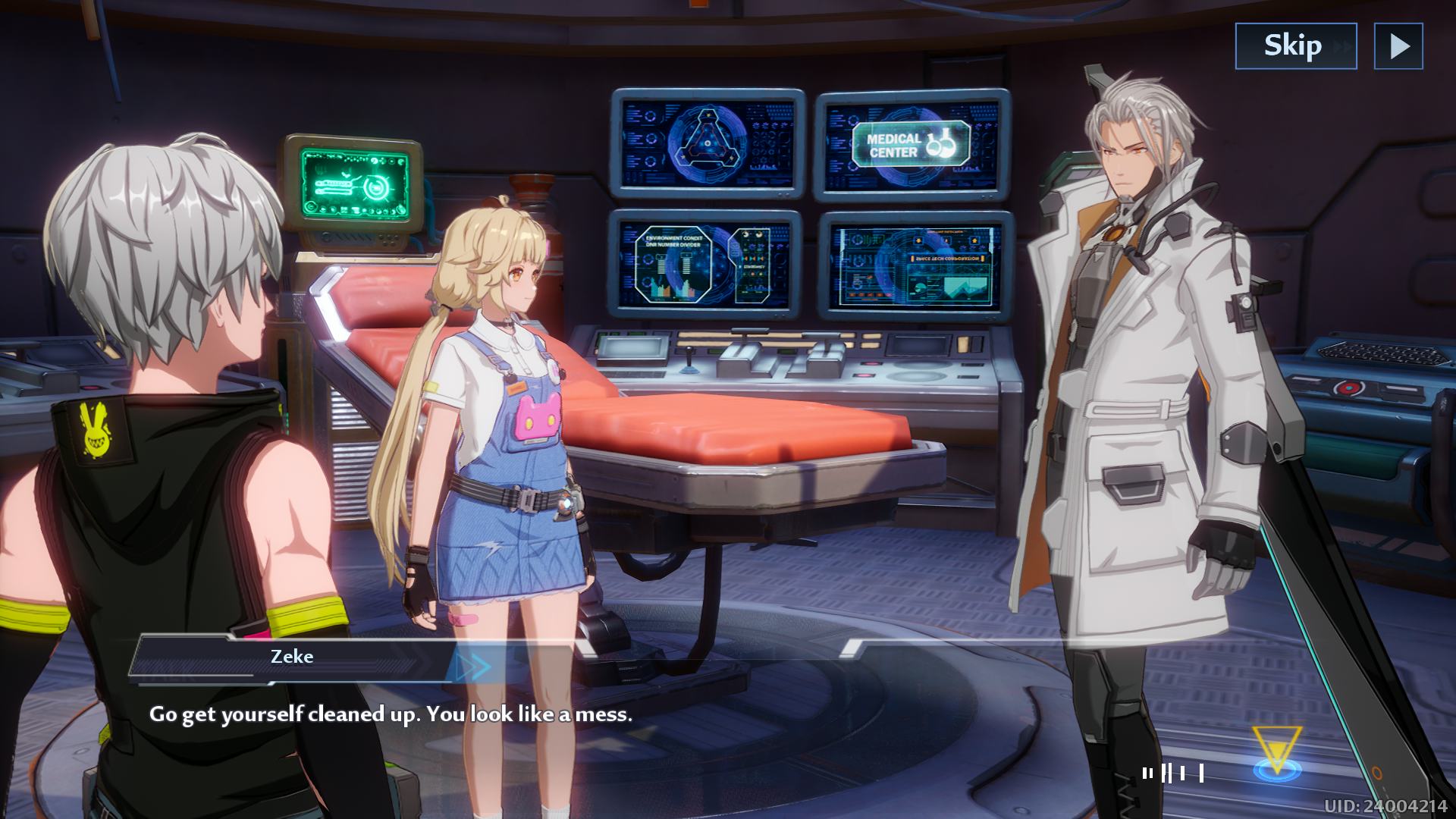This screenshot has height=819, width=1456.
Task: Toggle auto-play with the triangle button
Action: pos(1398,46)
